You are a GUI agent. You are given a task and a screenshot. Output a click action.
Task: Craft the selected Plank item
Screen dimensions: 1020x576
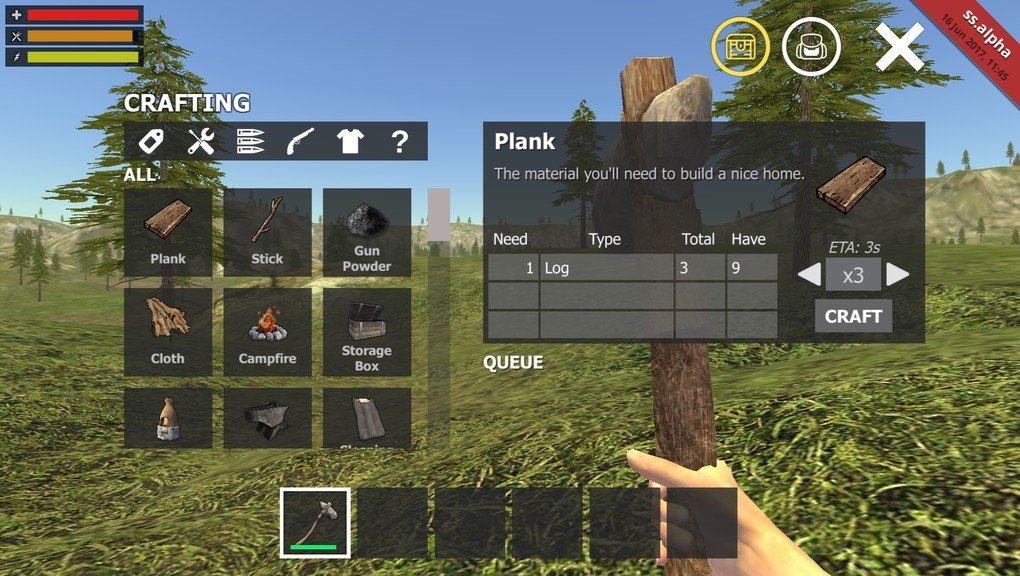[853, 316]
